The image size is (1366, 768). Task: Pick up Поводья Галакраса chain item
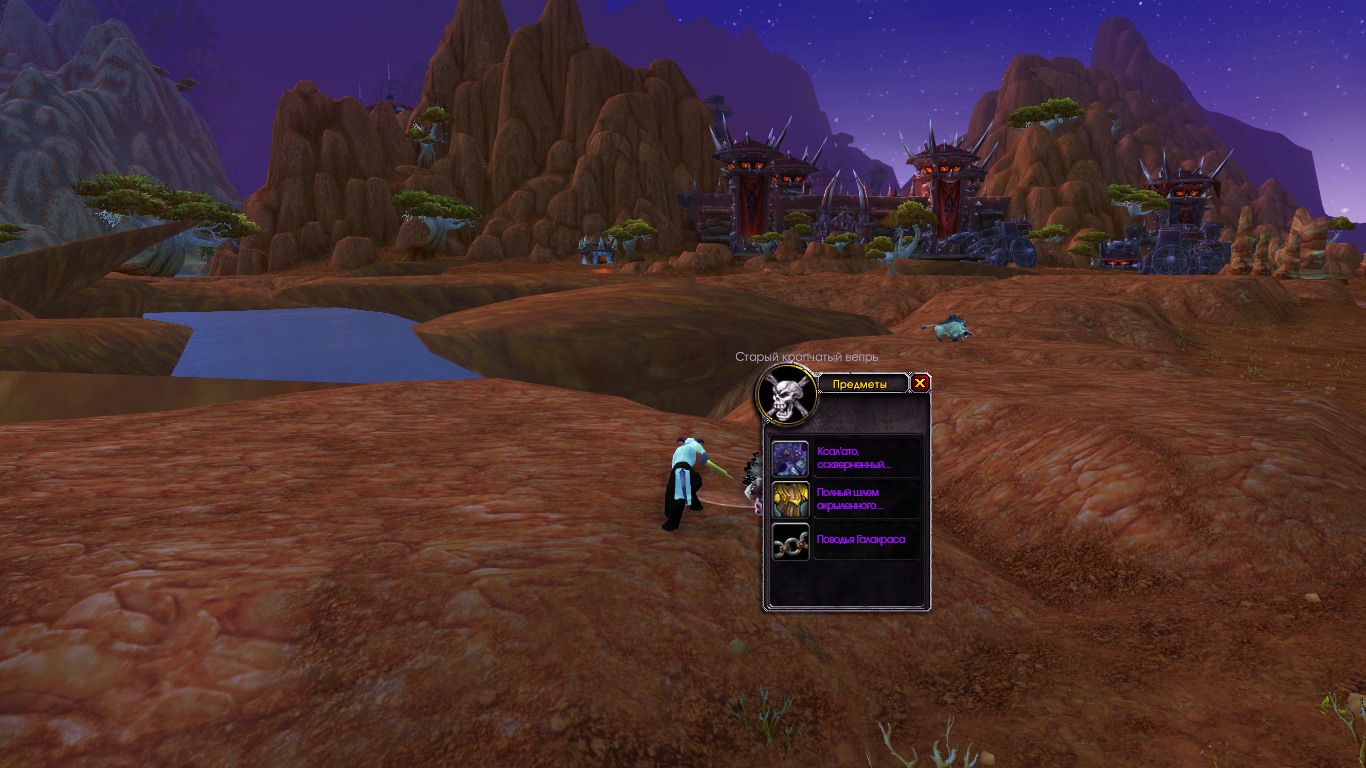[791, 541]
